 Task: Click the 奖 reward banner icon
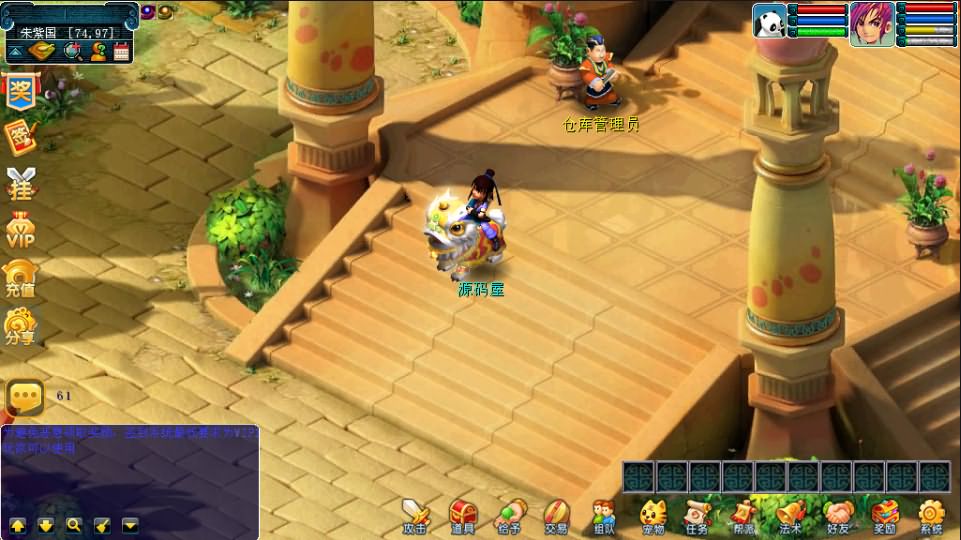(x=20, y=90)
